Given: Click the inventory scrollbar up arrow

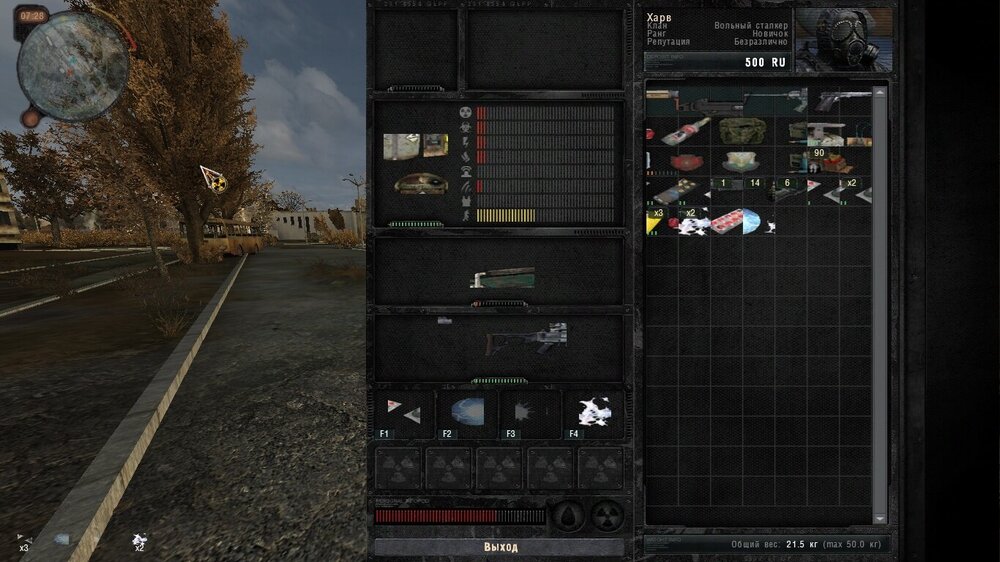Looking at the screenshot, I should point(880,91).
